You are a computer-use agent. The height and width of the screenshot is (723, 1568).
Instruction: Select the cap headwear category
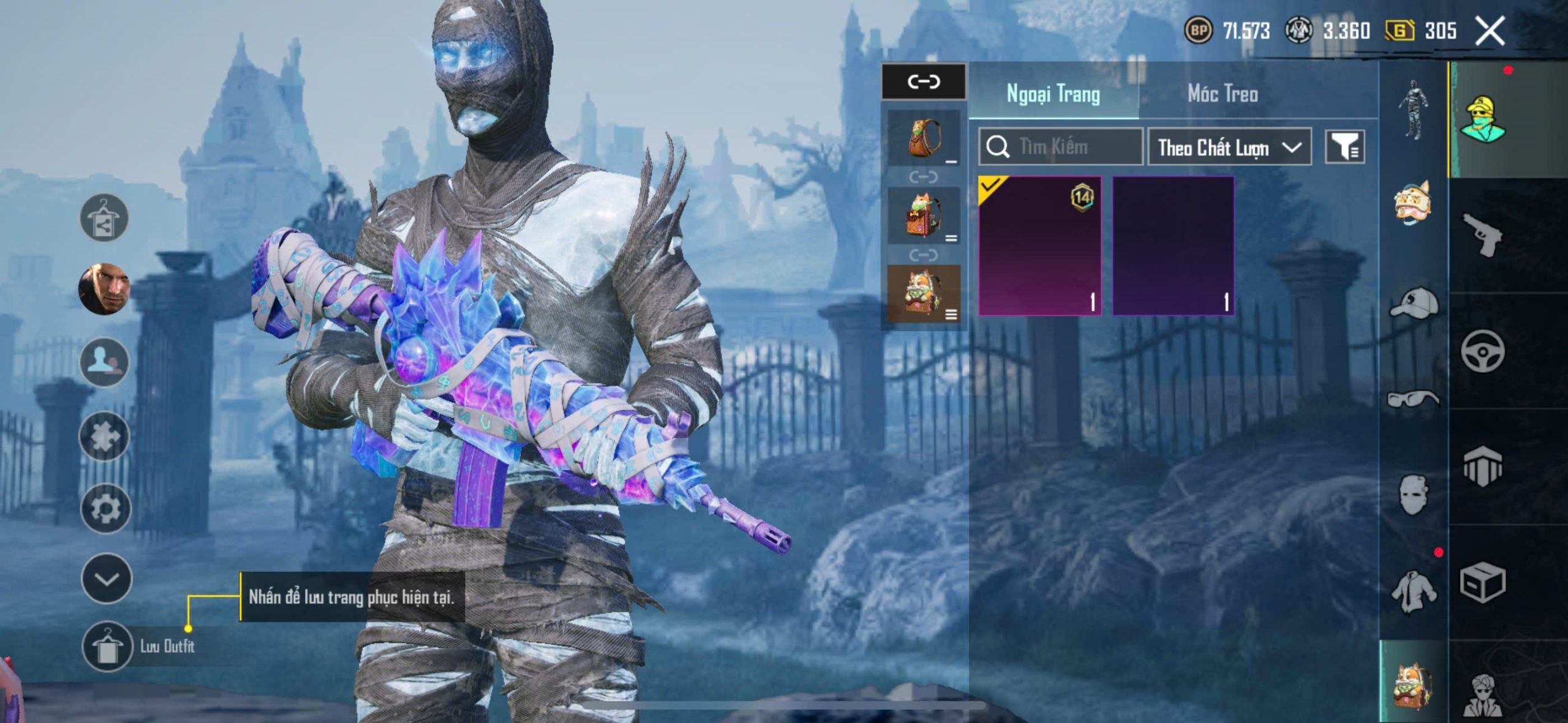click(x=1414, y=303)
